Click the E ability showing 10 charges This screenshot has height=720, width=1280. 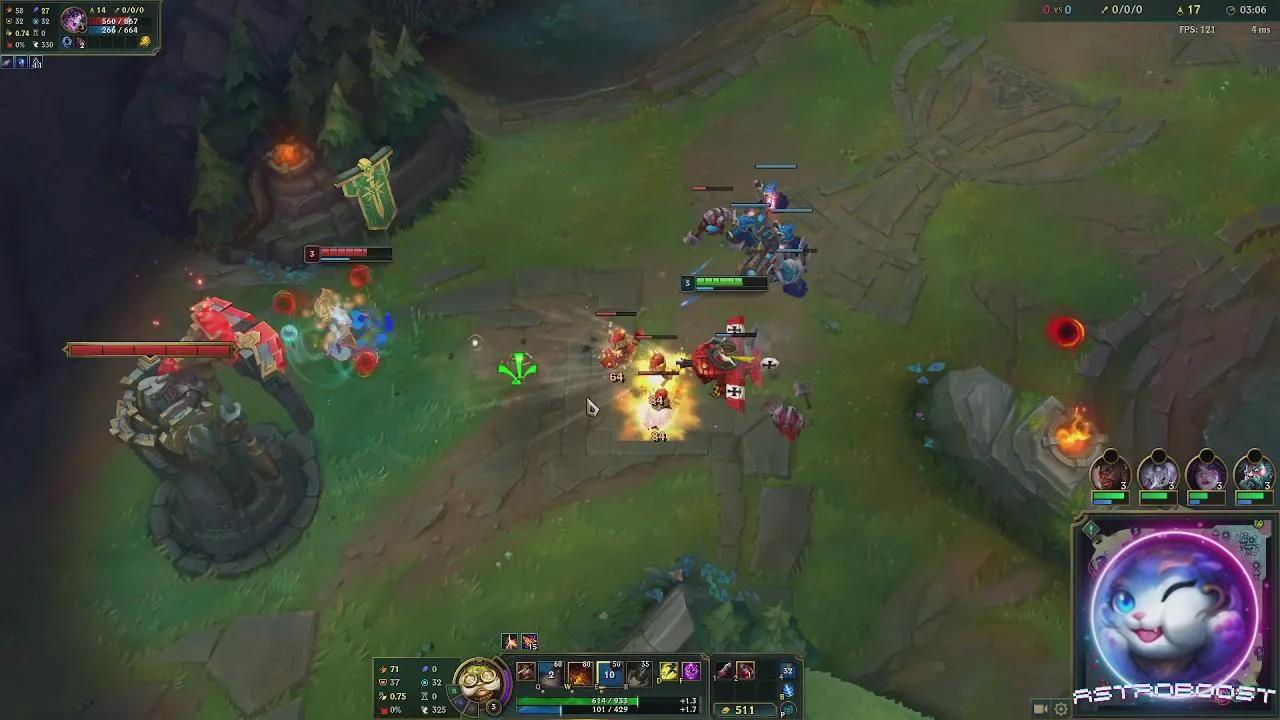(x=609, y=674)
